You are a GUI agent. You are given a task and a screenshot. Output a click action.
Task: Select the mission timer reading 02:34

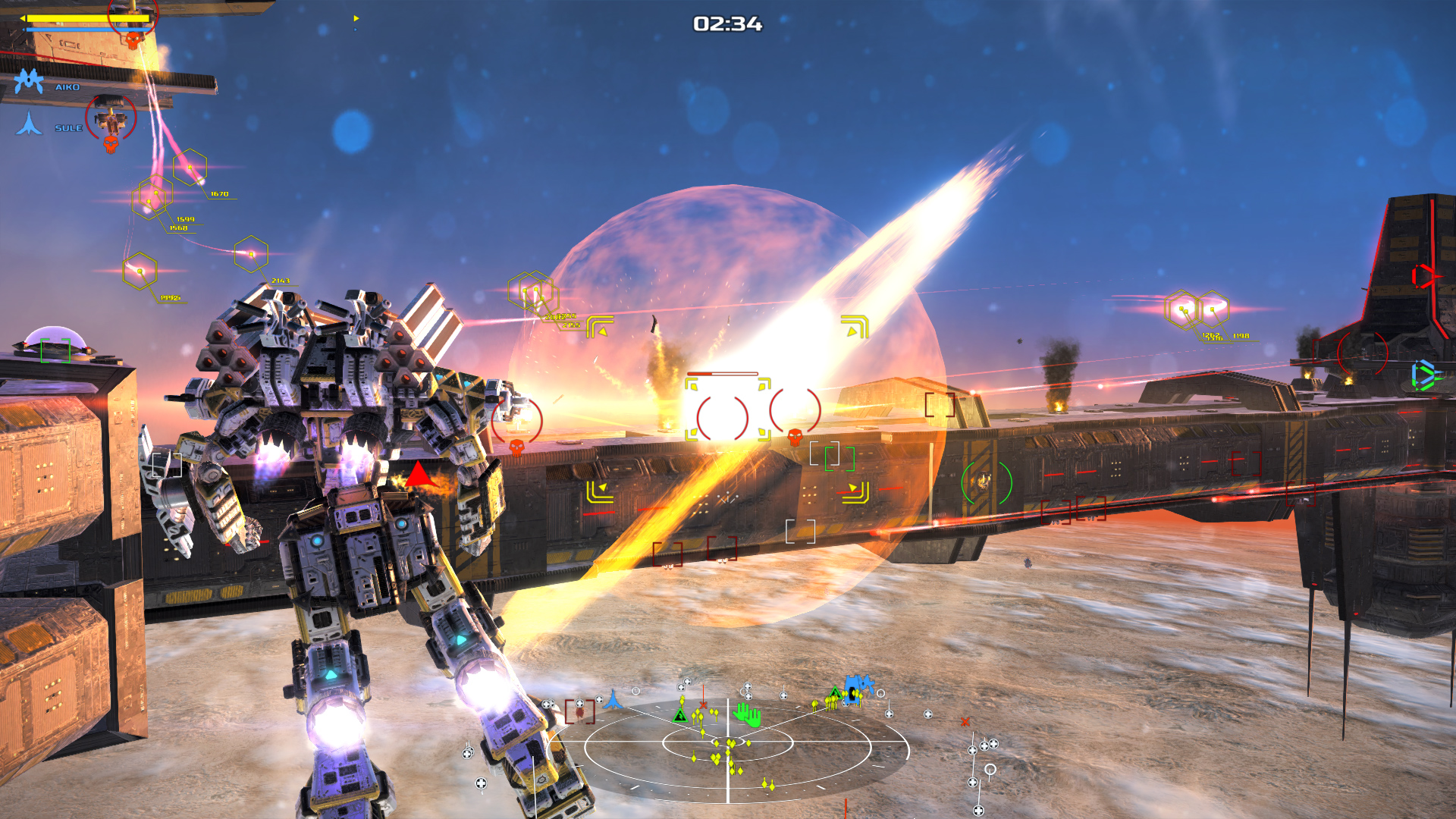(728, 24)
